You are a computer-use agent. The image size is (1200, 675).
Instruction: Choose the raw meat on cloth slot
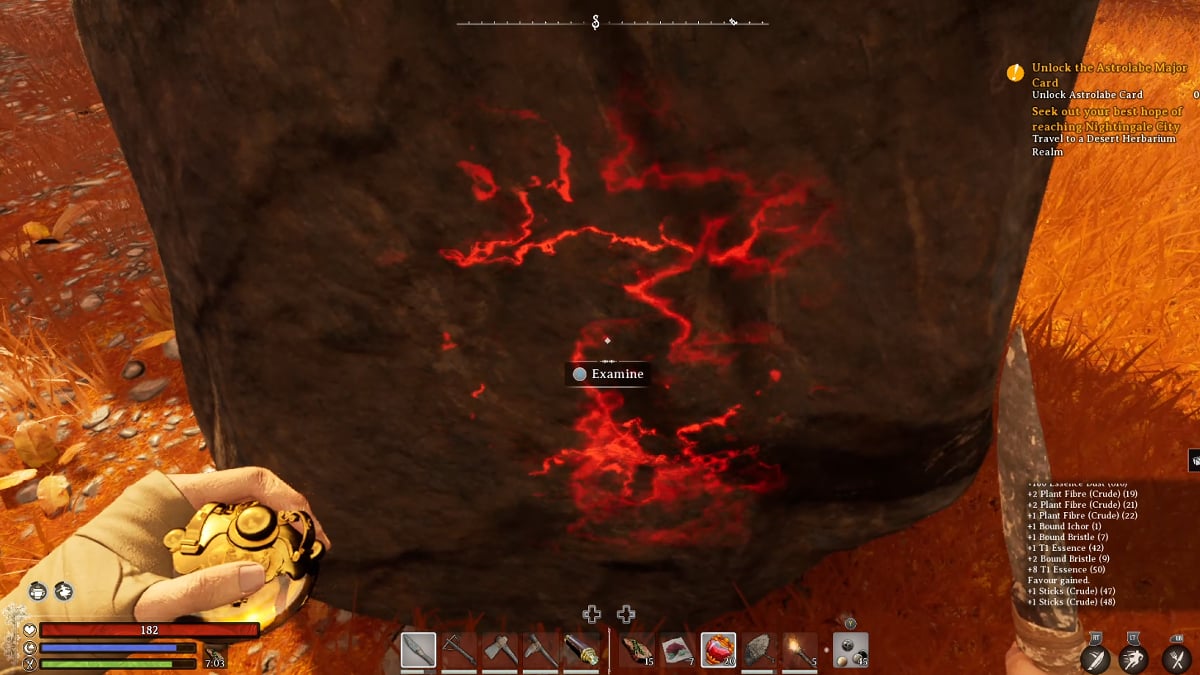pos(677,650)
